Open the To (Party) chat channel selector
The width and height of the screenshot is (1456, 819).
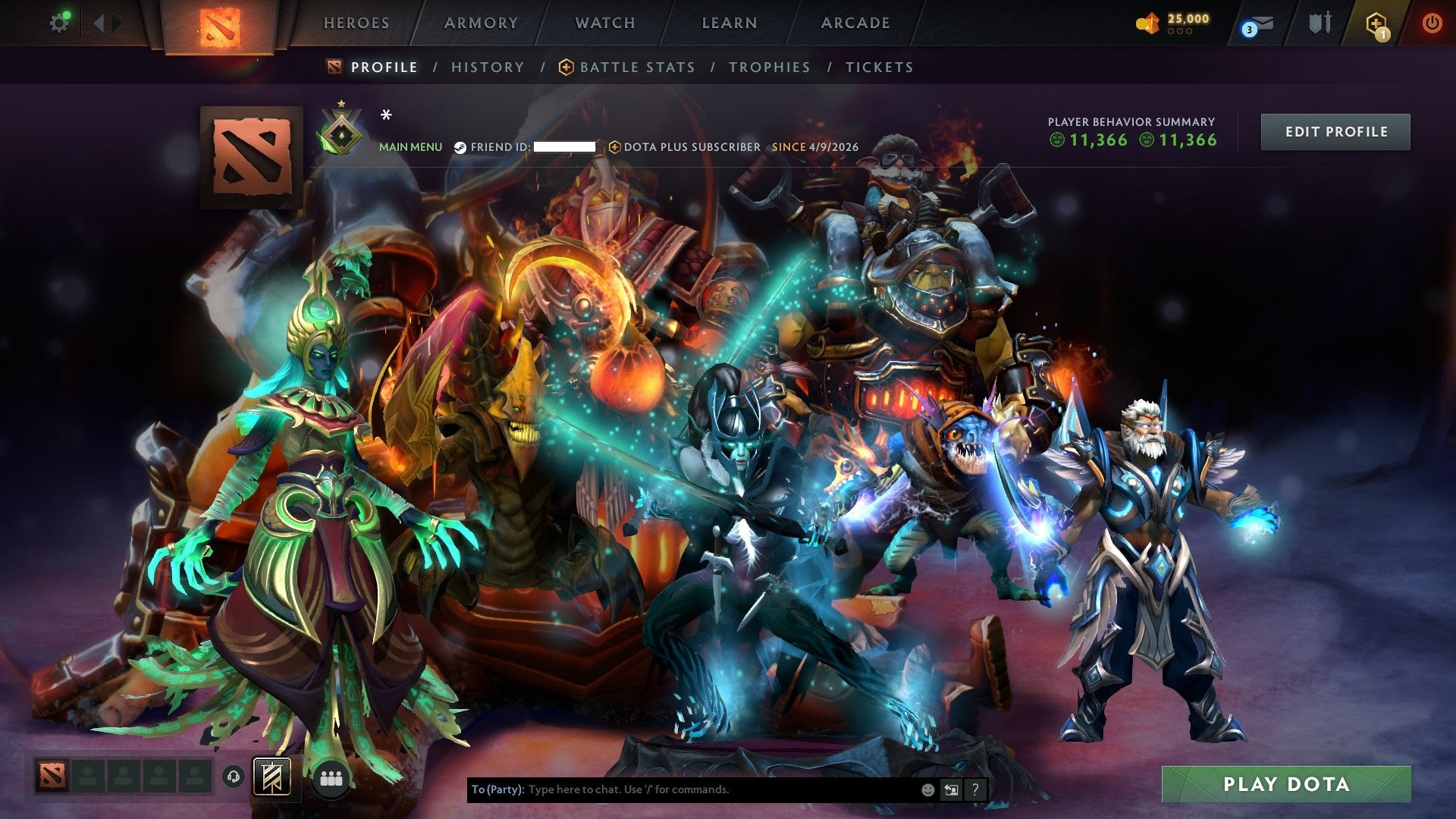pos(497,789)
